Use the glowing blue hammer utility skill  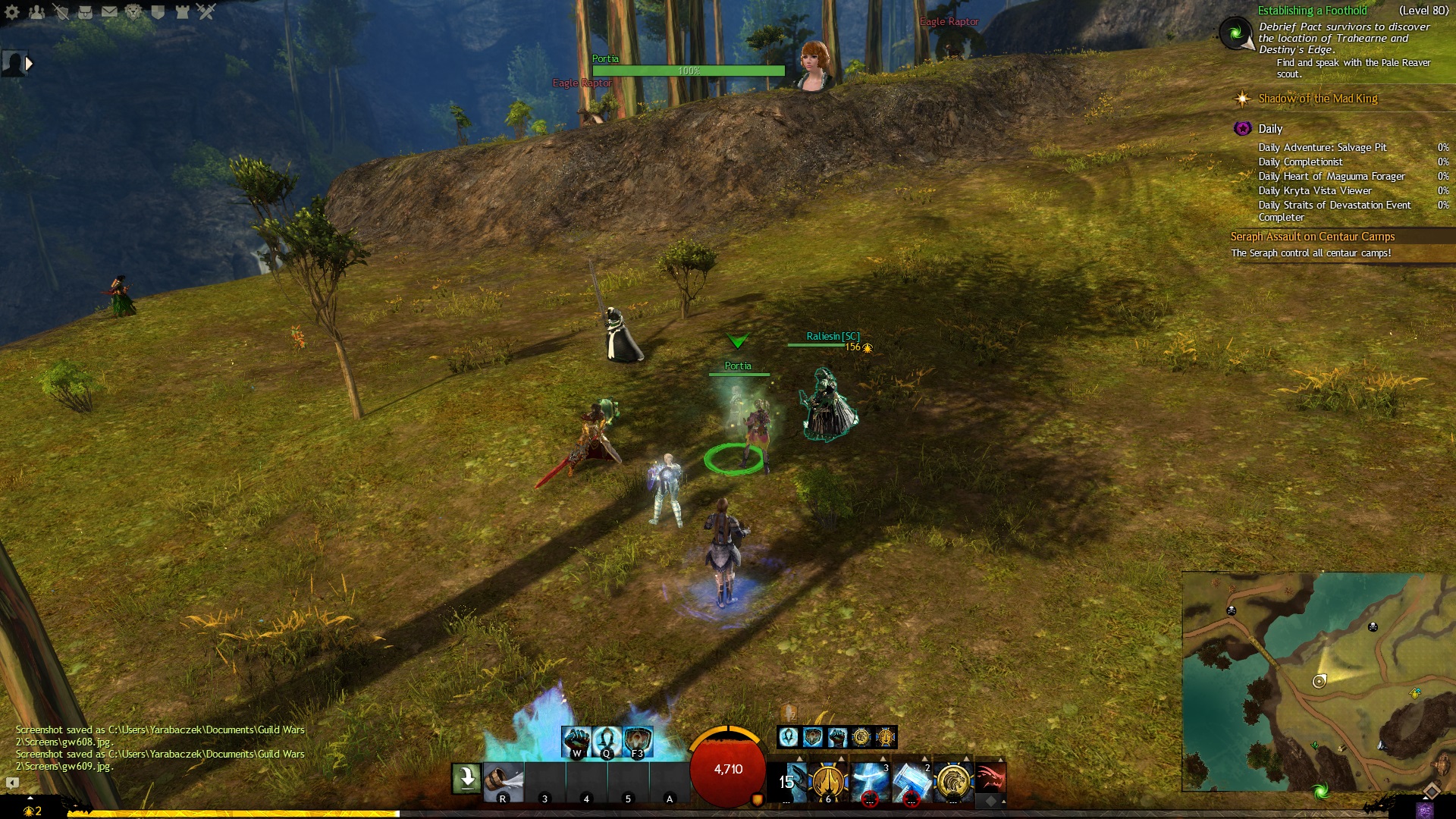coord(912,782)
